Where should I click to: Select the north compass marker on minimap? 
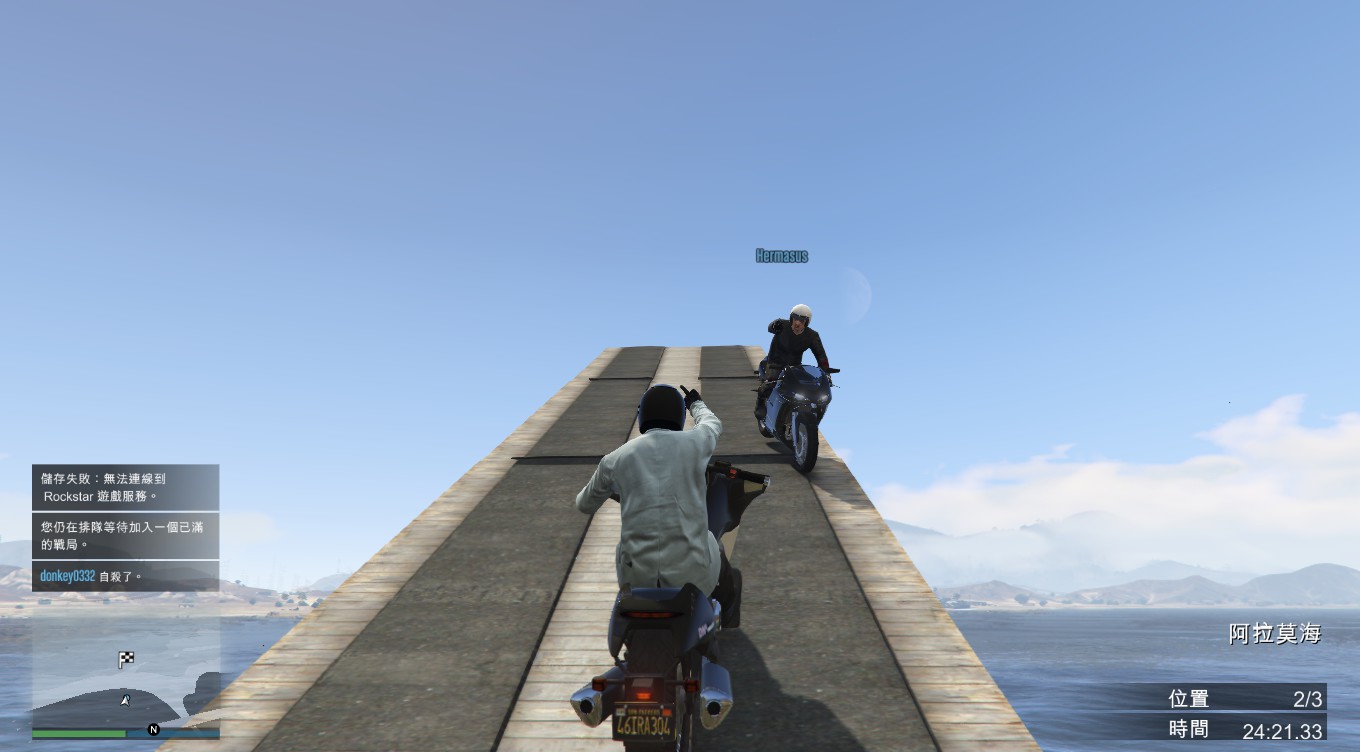click(154, 729)
